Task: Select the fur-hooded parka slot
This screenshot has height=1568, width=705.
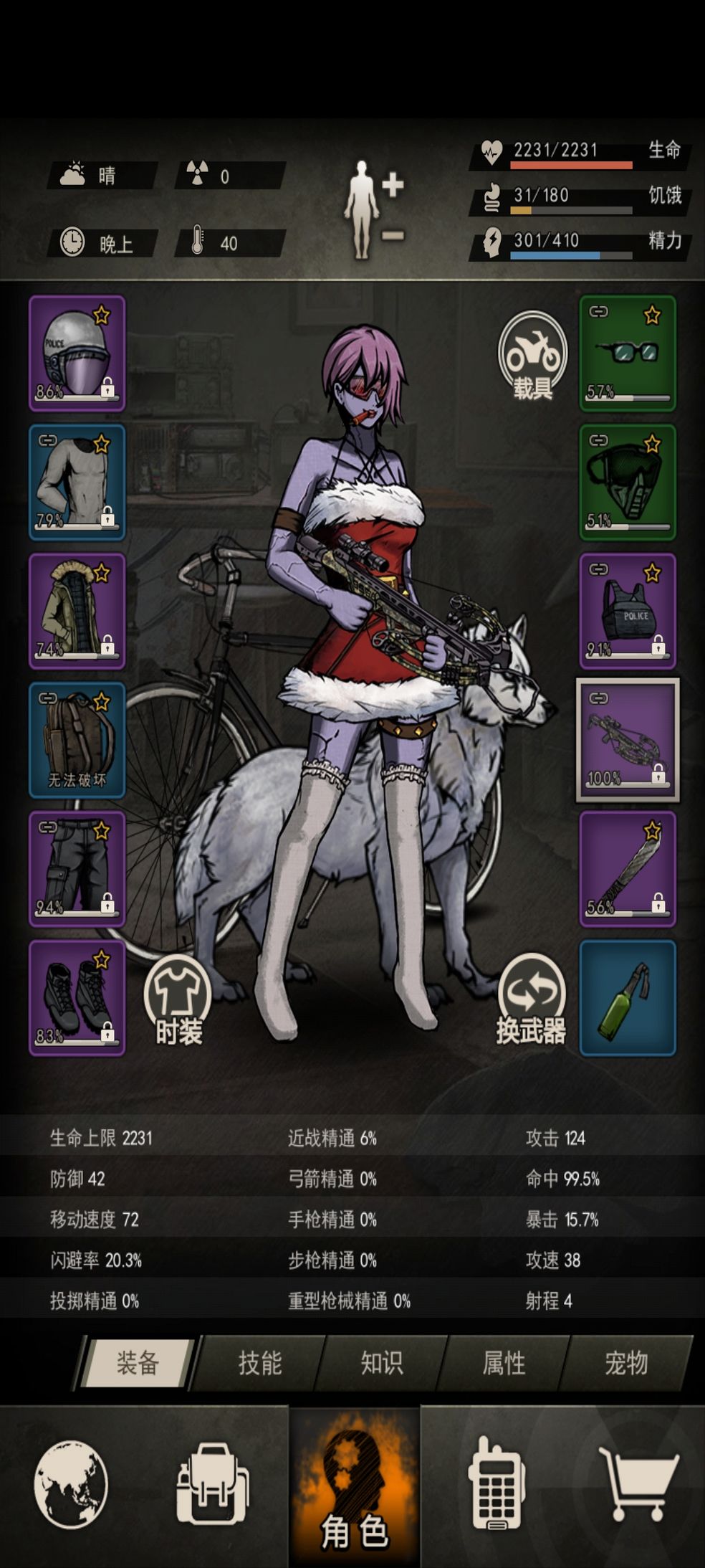Action: pyautogui.click(x=77, y=611)
